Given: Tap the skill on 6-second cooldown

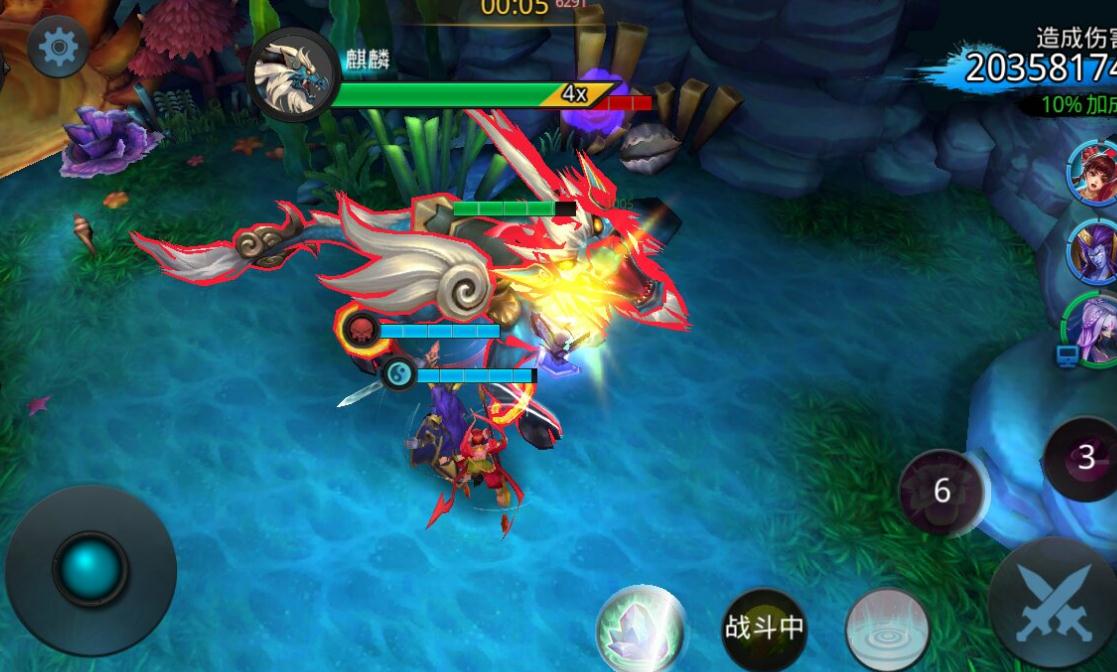Looking at the screenshot, I should coord(941,491).
